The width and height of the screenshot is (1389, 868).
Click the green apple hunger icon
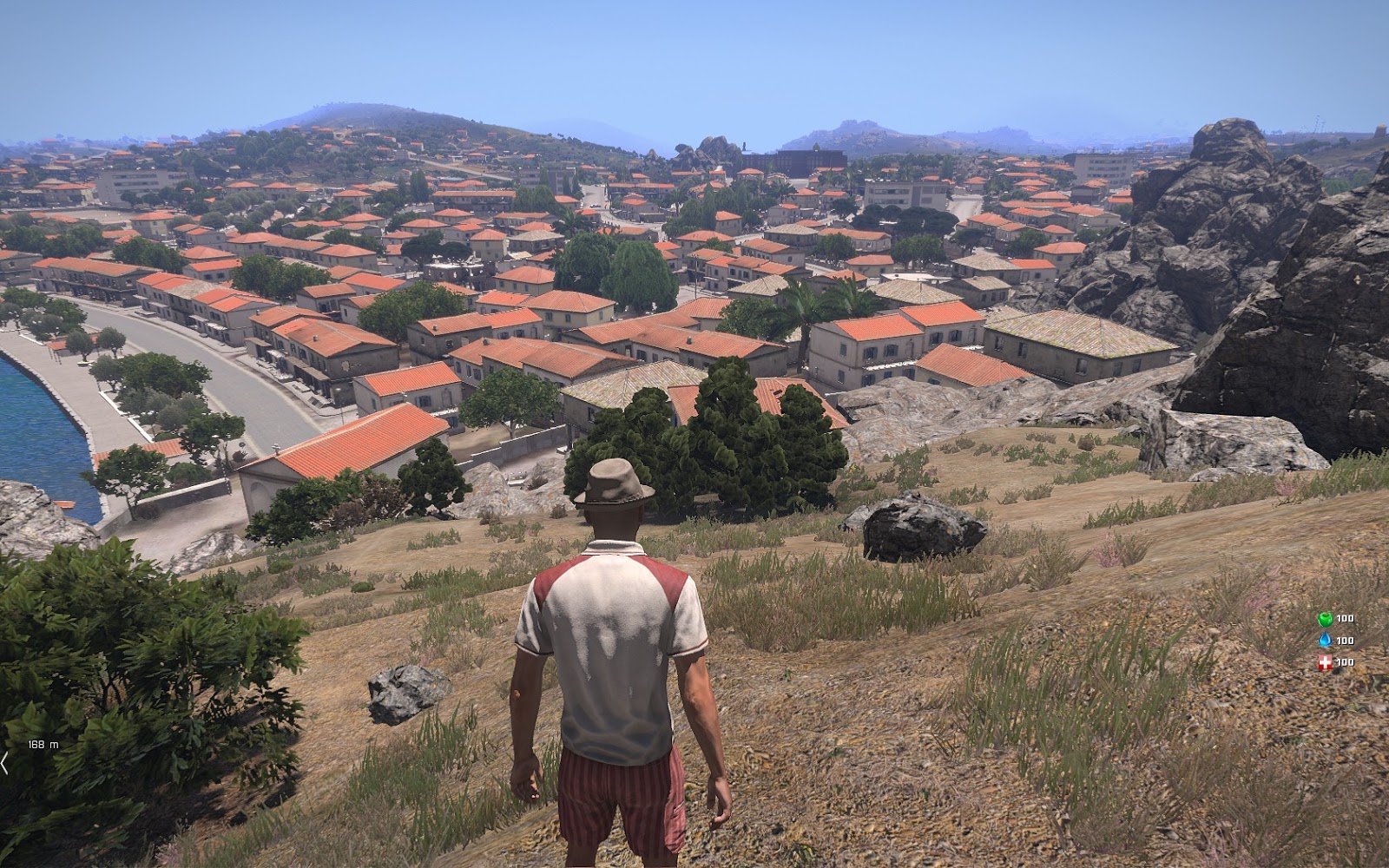click(x=1326, y=618)
